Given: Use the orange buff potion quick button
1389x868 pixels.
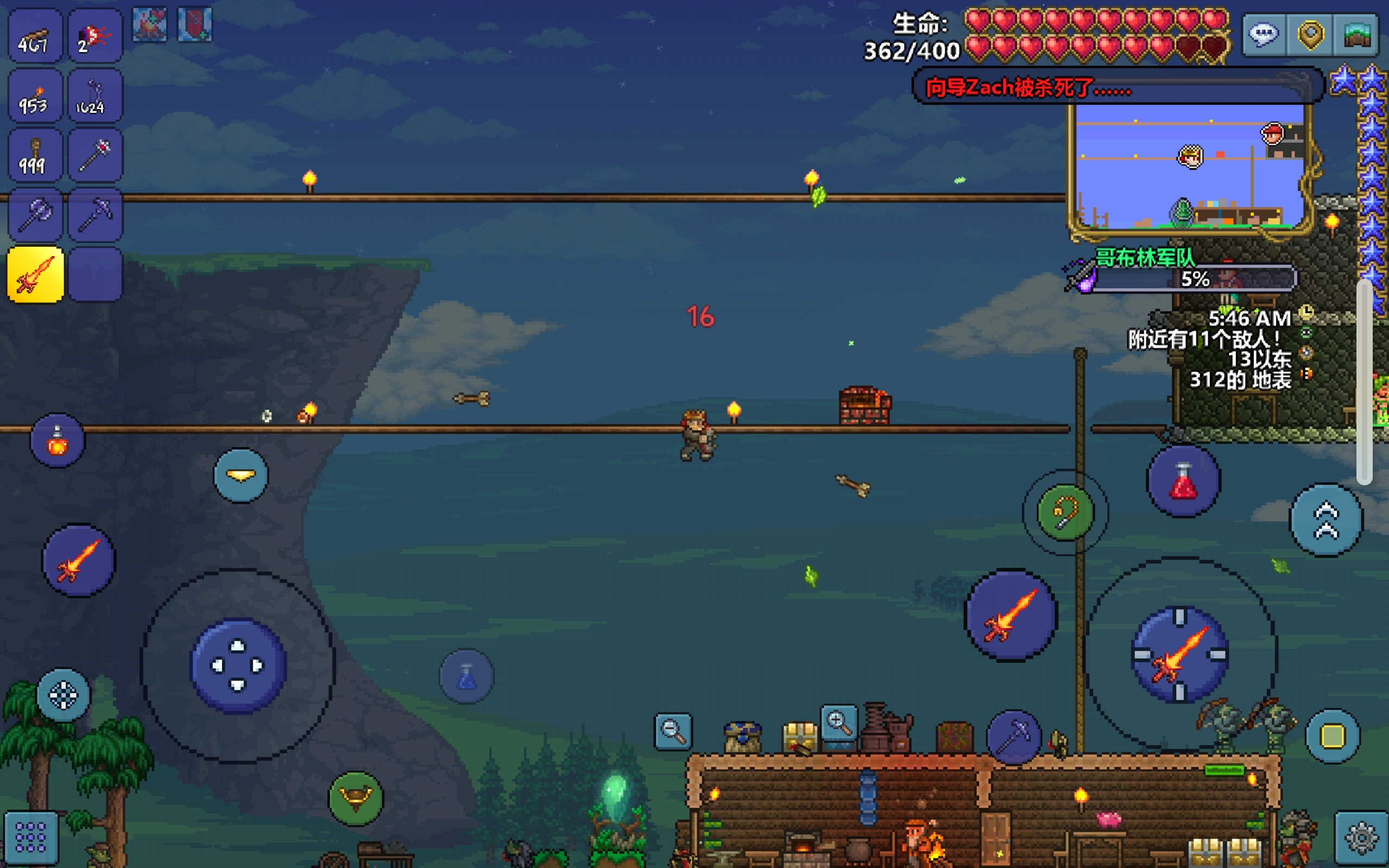Looking at the screenshot, I should click(x=58, y=441).
